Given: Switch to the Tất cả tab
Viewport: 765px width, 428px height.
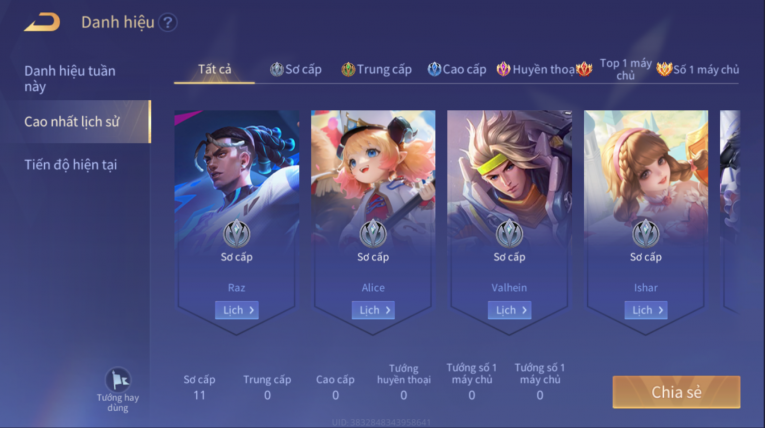Looking at the screenshot, I should (214, 69).
